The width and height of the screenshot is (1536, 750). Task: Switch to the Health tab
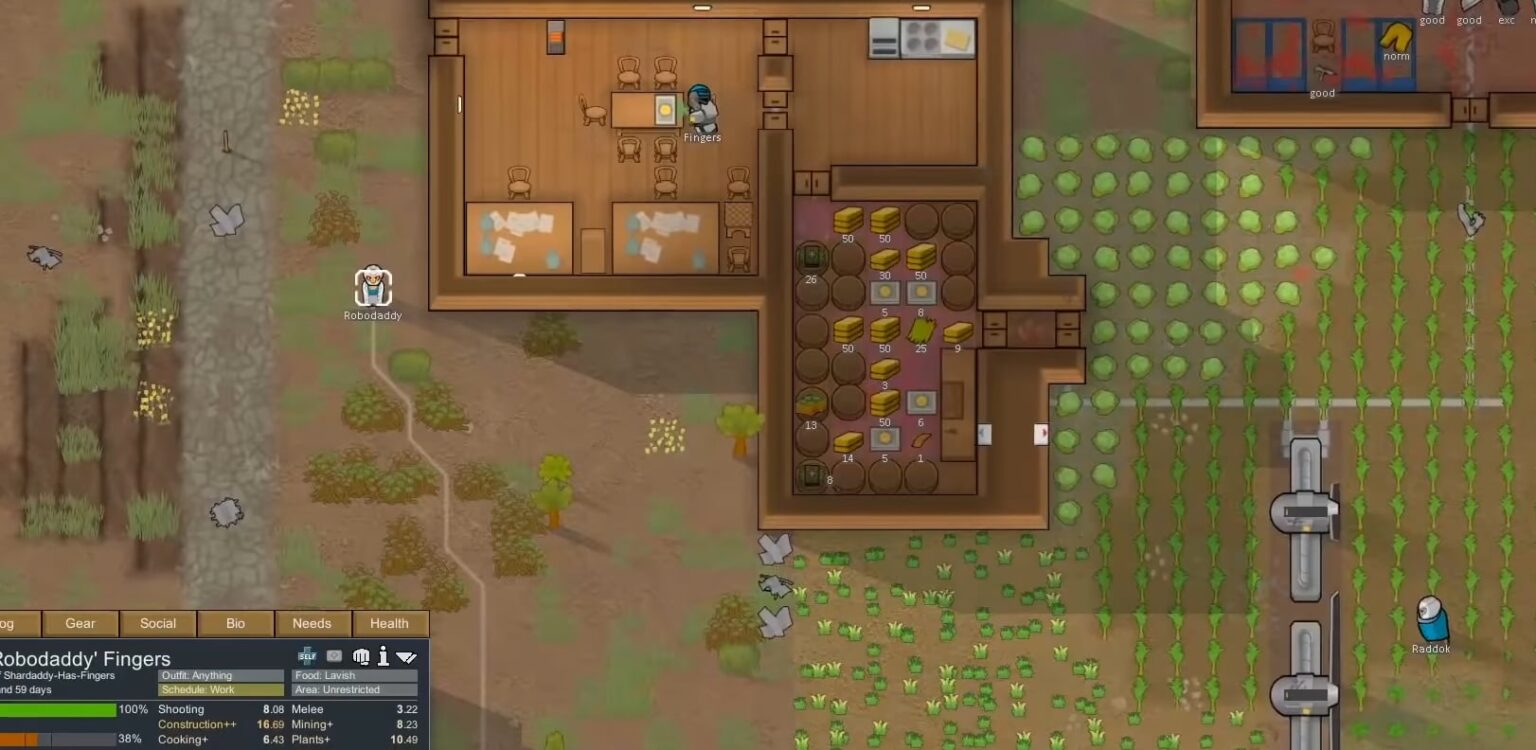click(x=390, y=623)
